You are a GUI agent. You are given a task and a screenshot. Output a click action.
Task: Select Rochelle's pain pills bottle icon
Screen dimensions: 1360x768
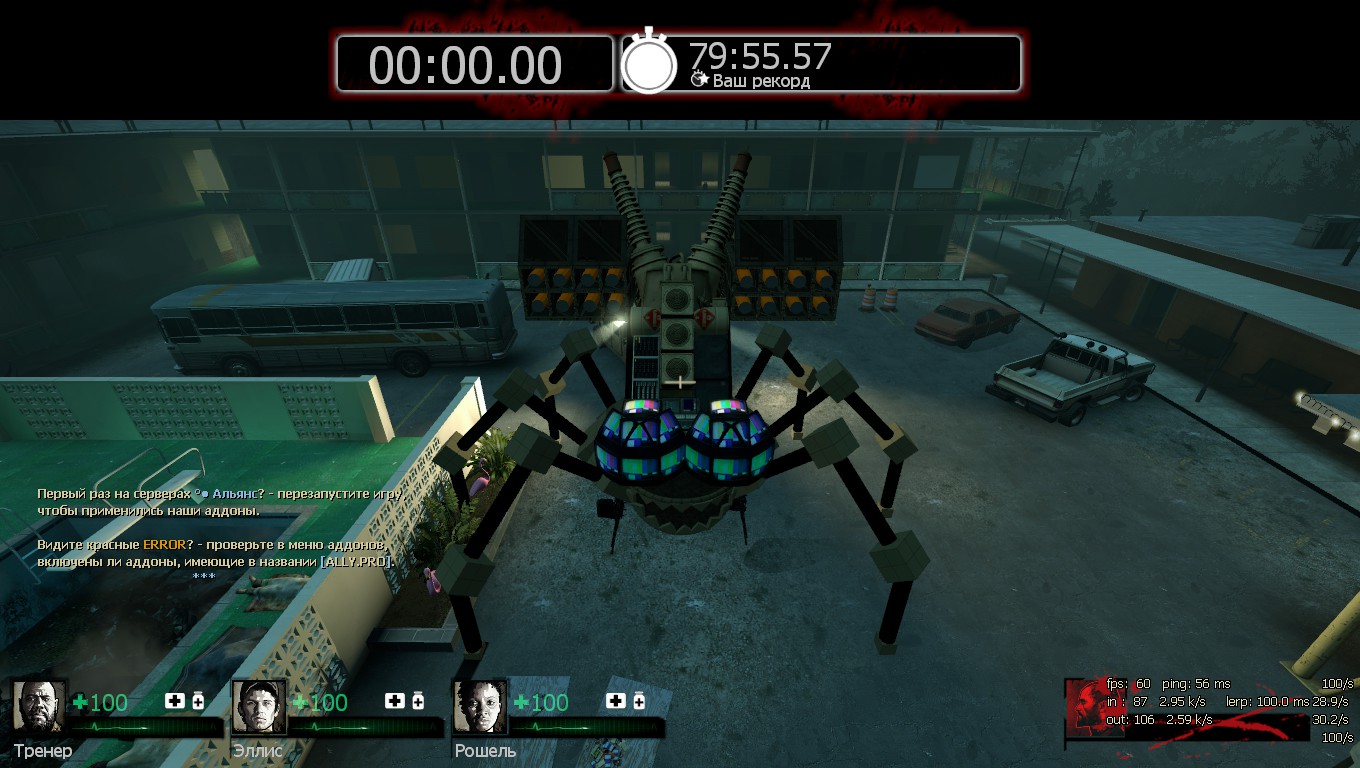point(639,701)
